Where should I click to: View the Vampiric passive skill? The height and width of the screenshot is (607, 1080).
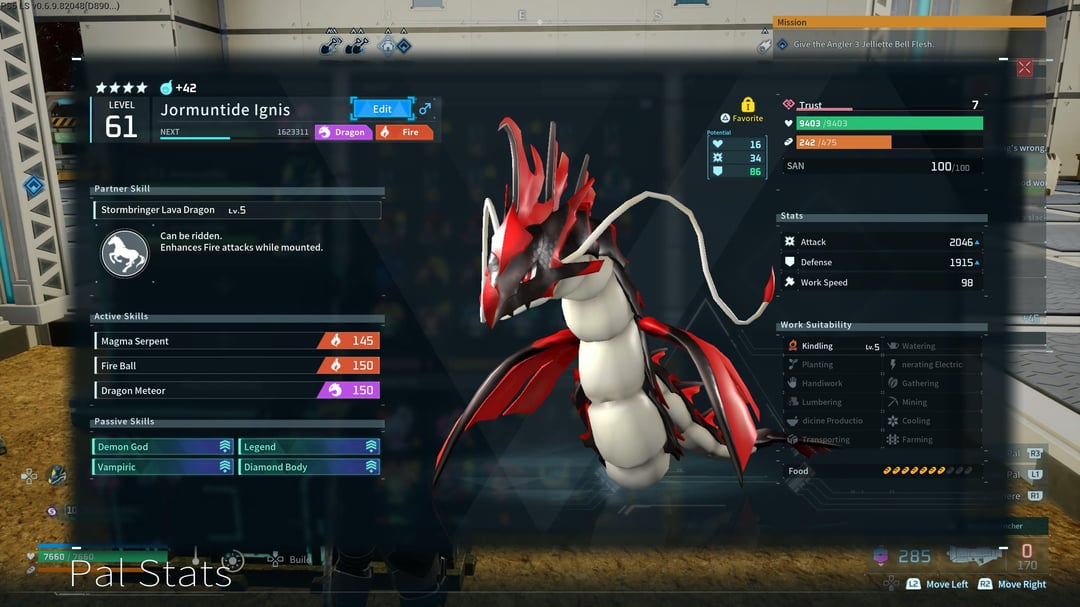pos(164,467)
